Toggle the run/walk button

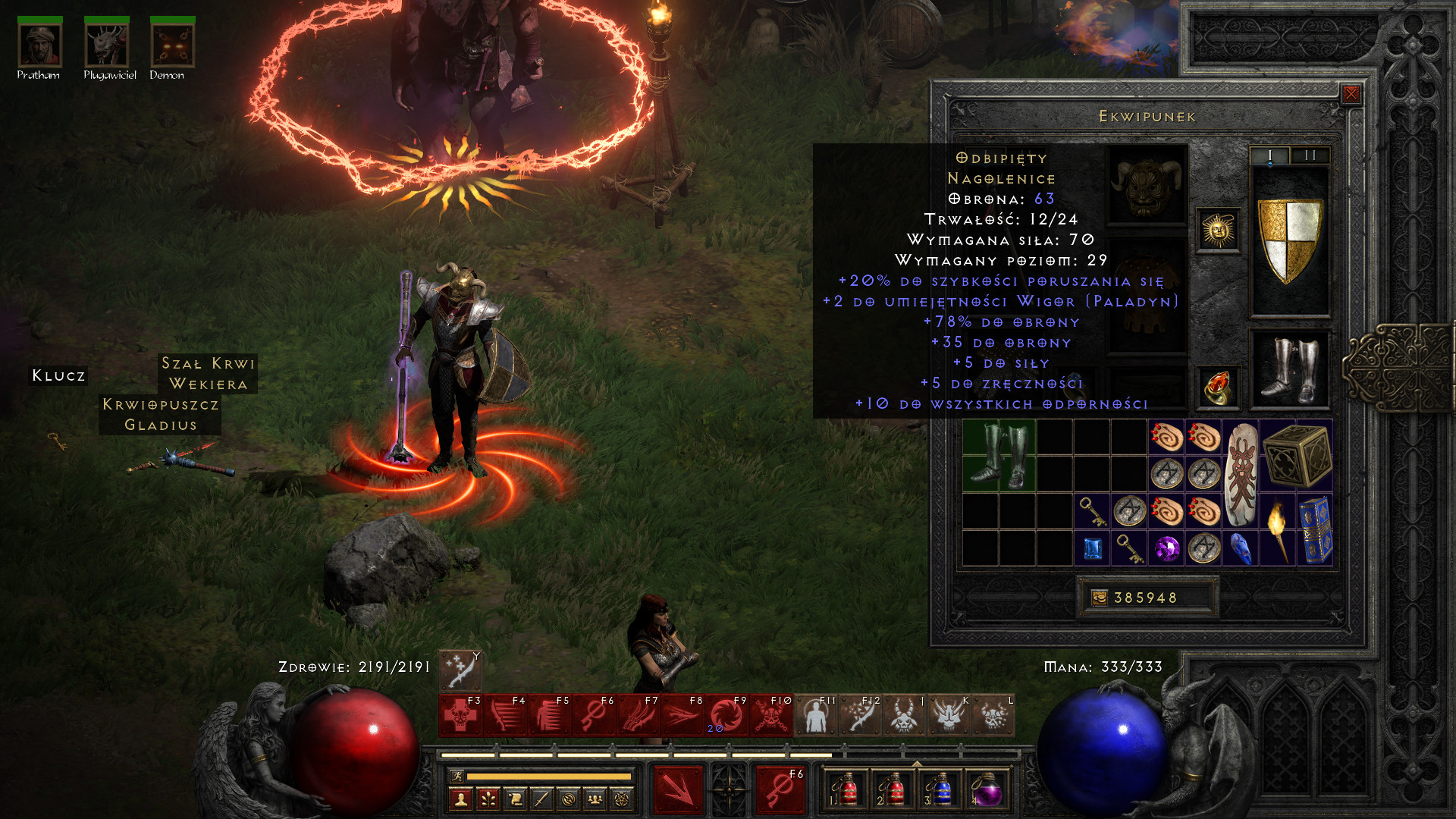tap(457, 776)
